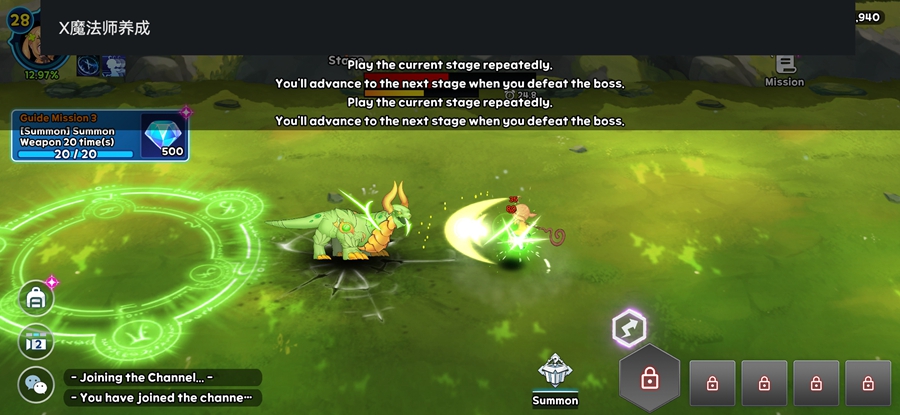Screen dimensions: 900x415
Task: Toggle the zigzag arrow hexagon button
Action: 629,327
